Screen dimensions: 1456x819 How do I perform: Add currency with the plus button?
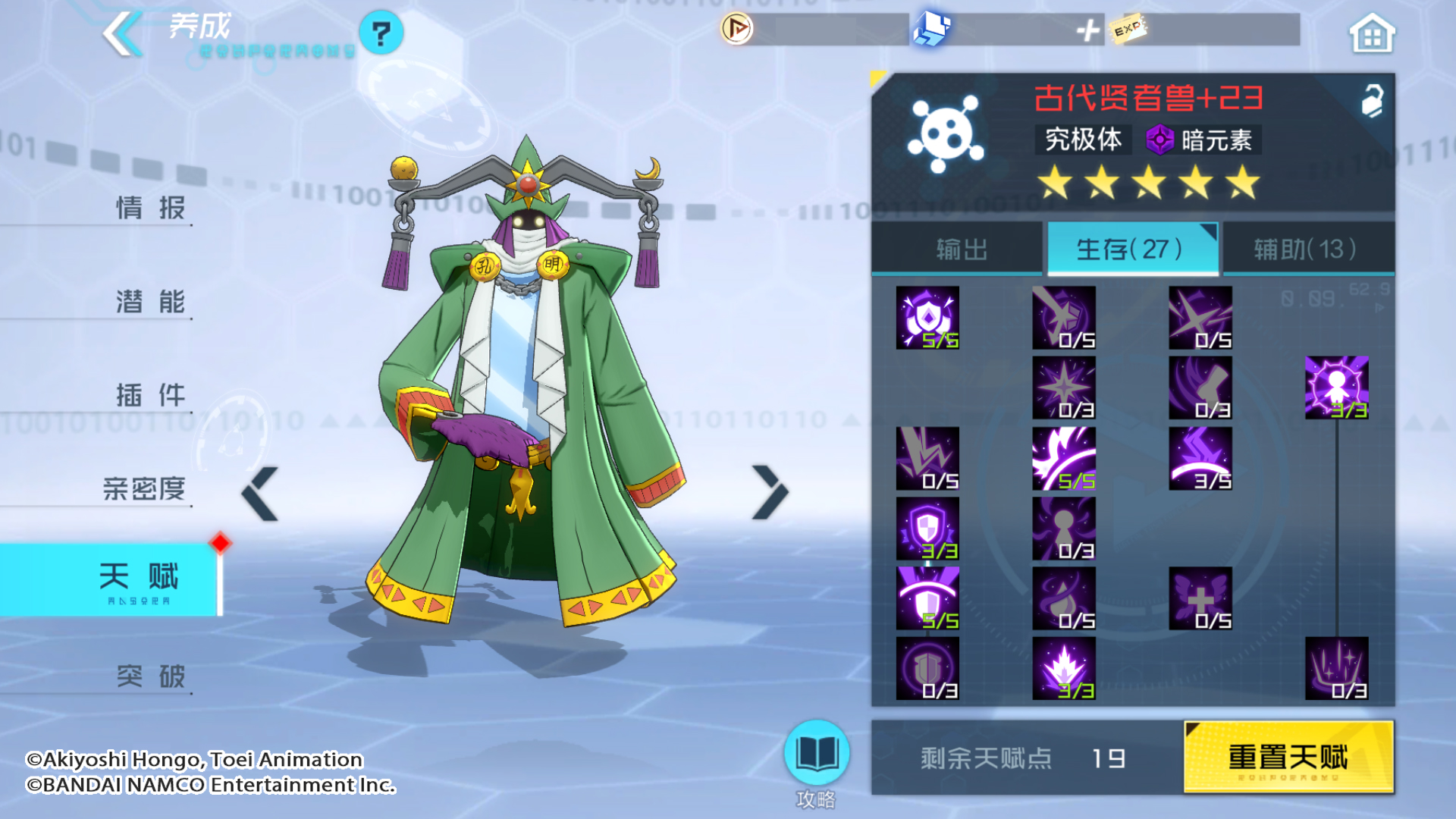coord(1087,30)
